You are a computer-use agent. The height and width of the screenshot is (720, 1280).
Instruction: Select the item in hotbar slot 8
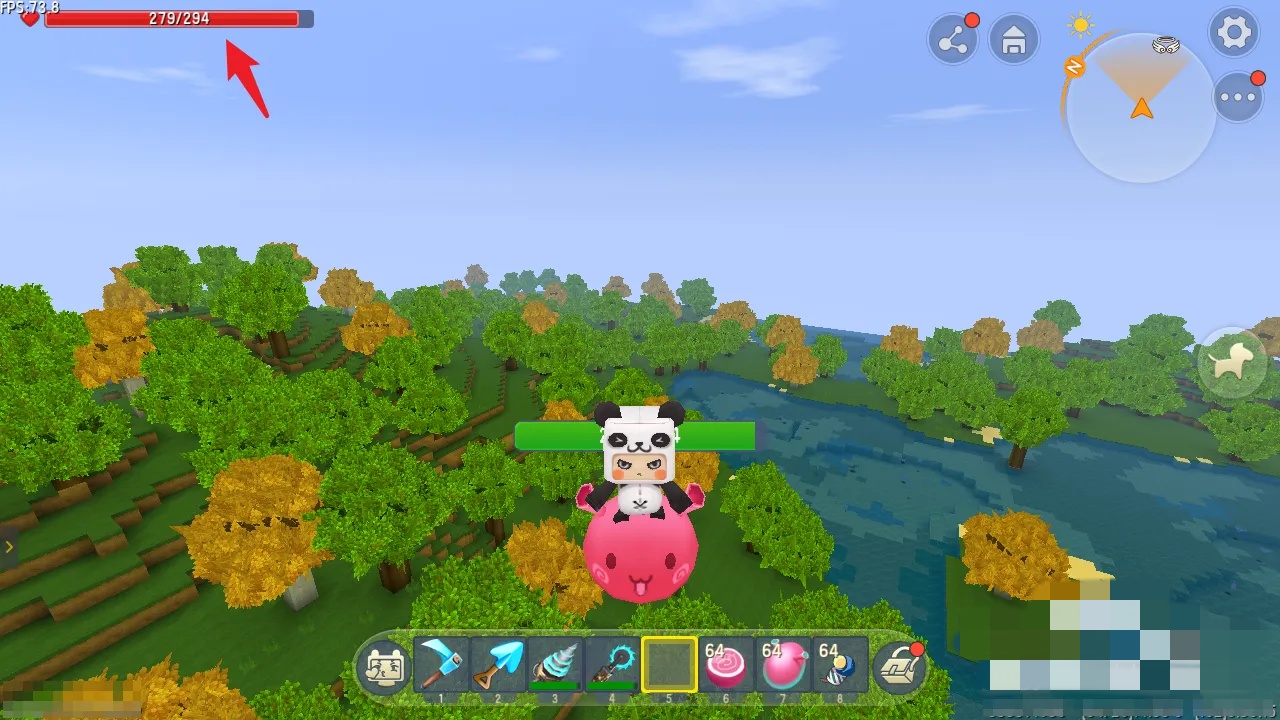click(840, 665)
